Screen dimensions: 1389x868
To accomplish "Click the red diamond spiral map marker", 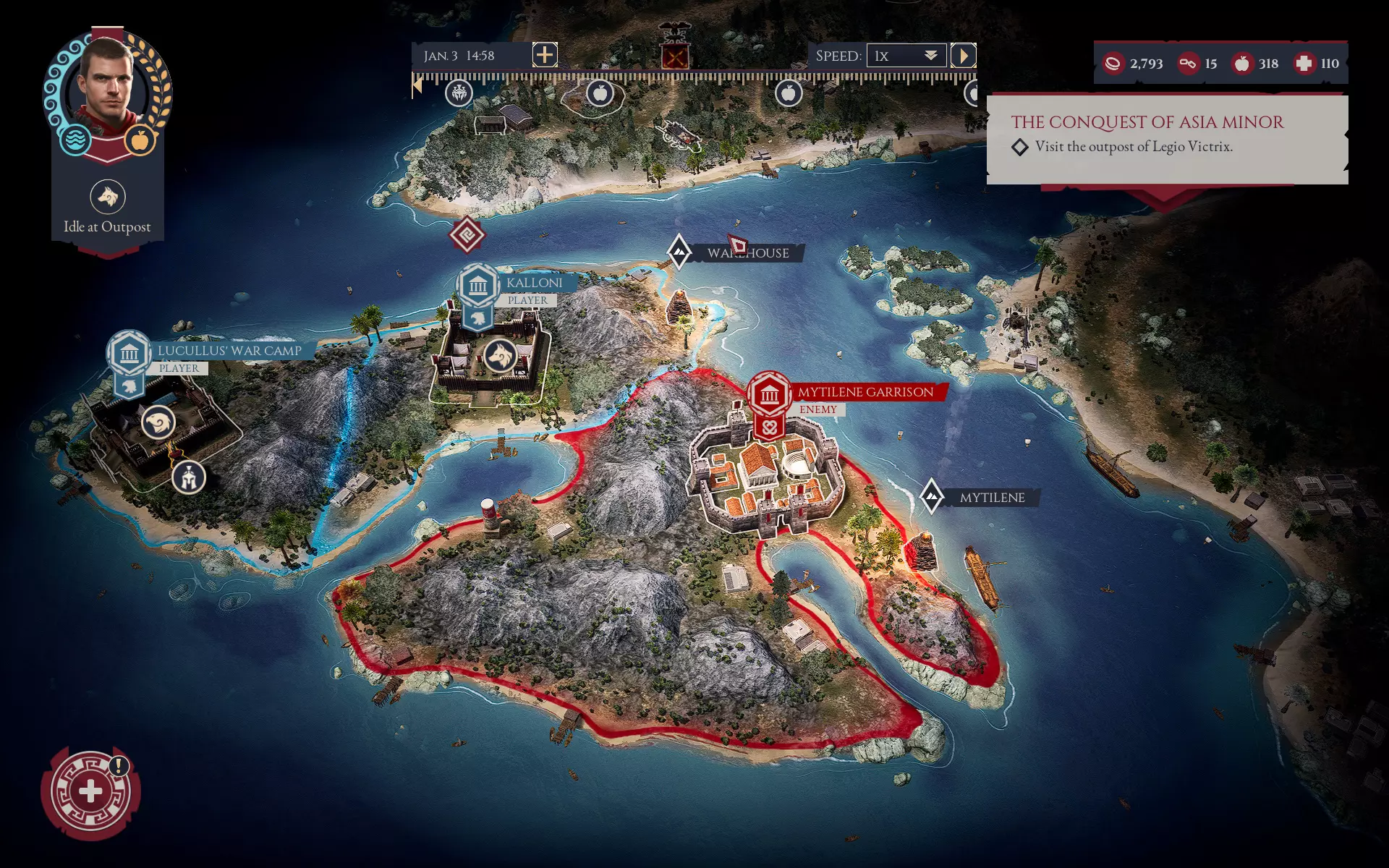I will [467, 235].
